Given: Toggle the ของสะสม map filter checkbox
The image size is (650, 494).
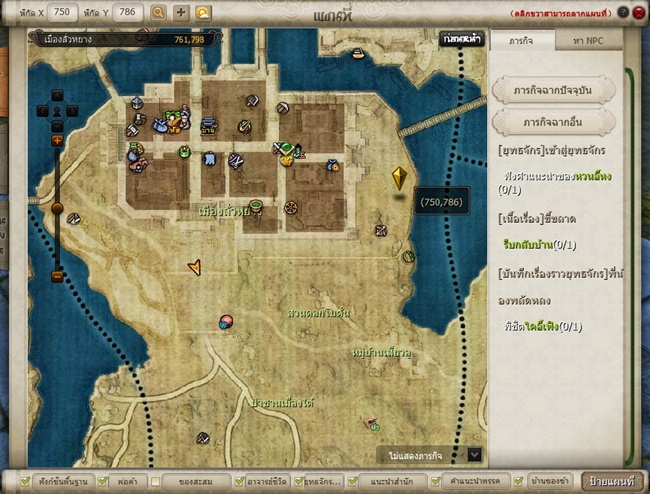Looking at the screenshot, I should click(157, 481).
